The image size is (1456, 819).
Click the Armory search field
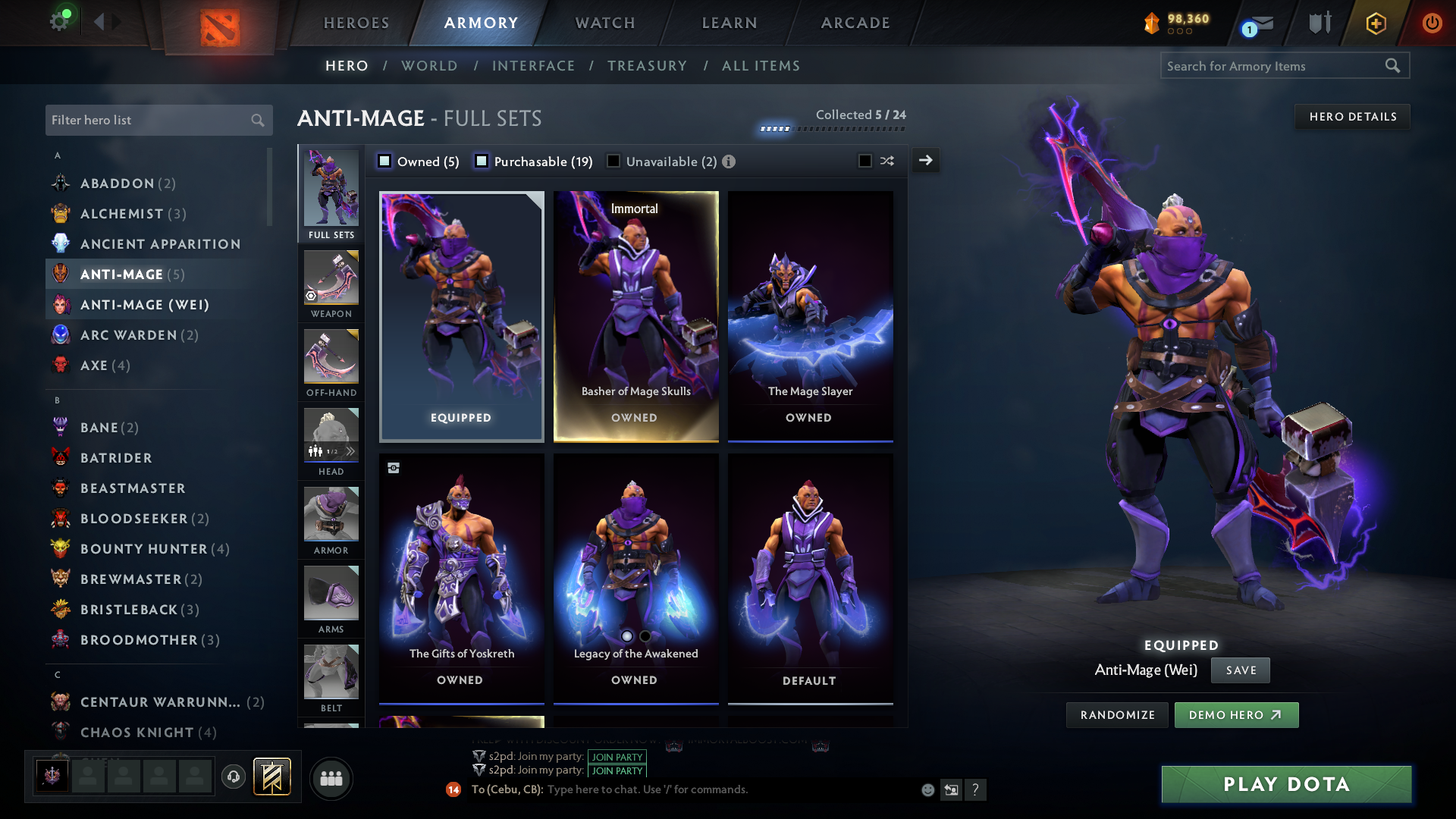[x=1274, y=66]
